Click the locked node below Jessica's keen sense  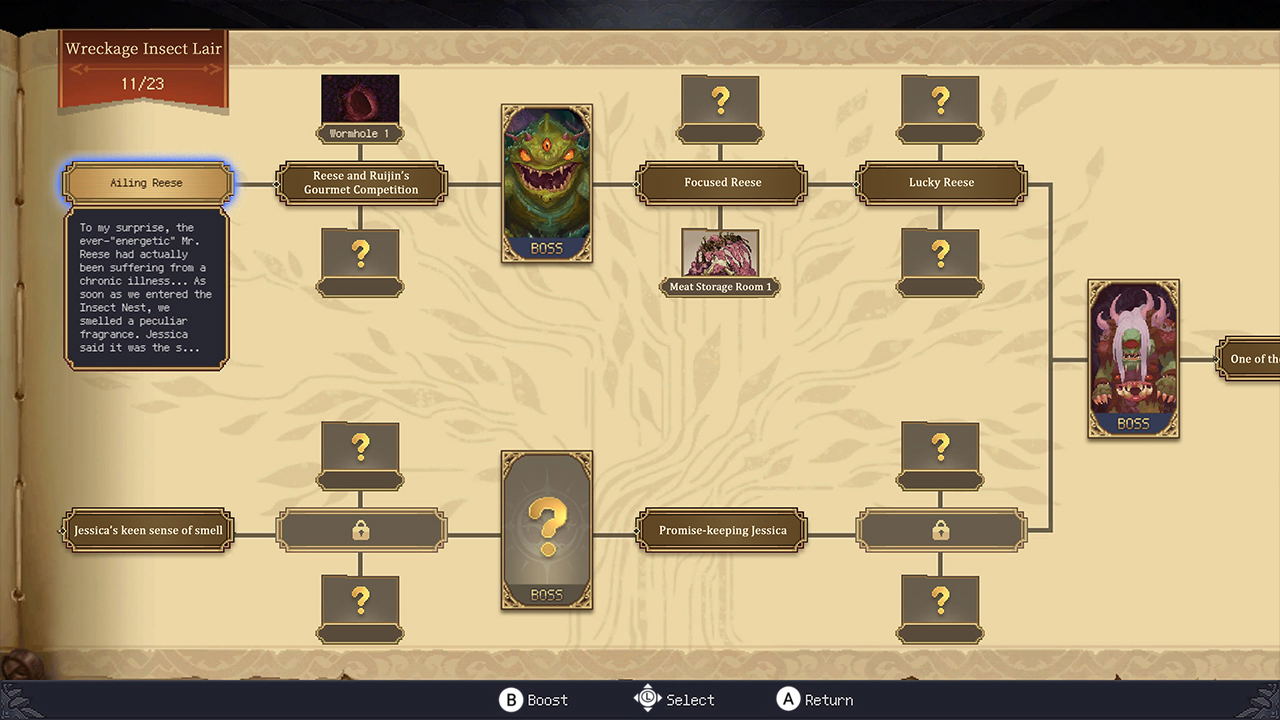click(x=360, y=530)
